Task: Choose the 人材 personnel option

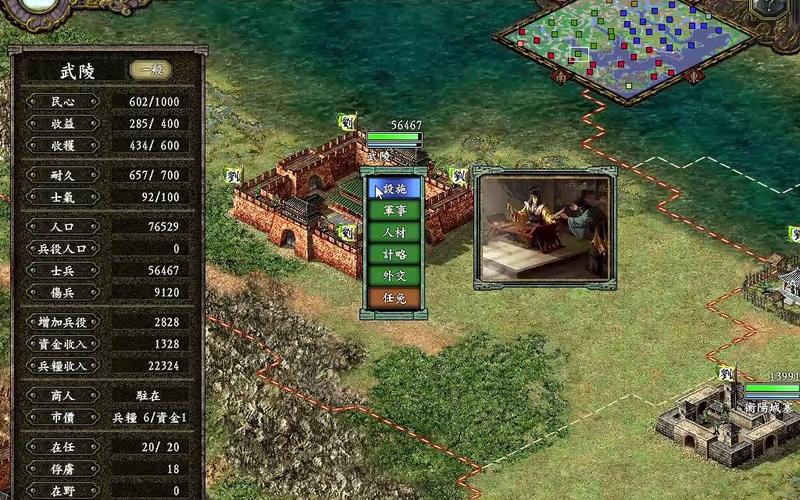Action: 394,232
